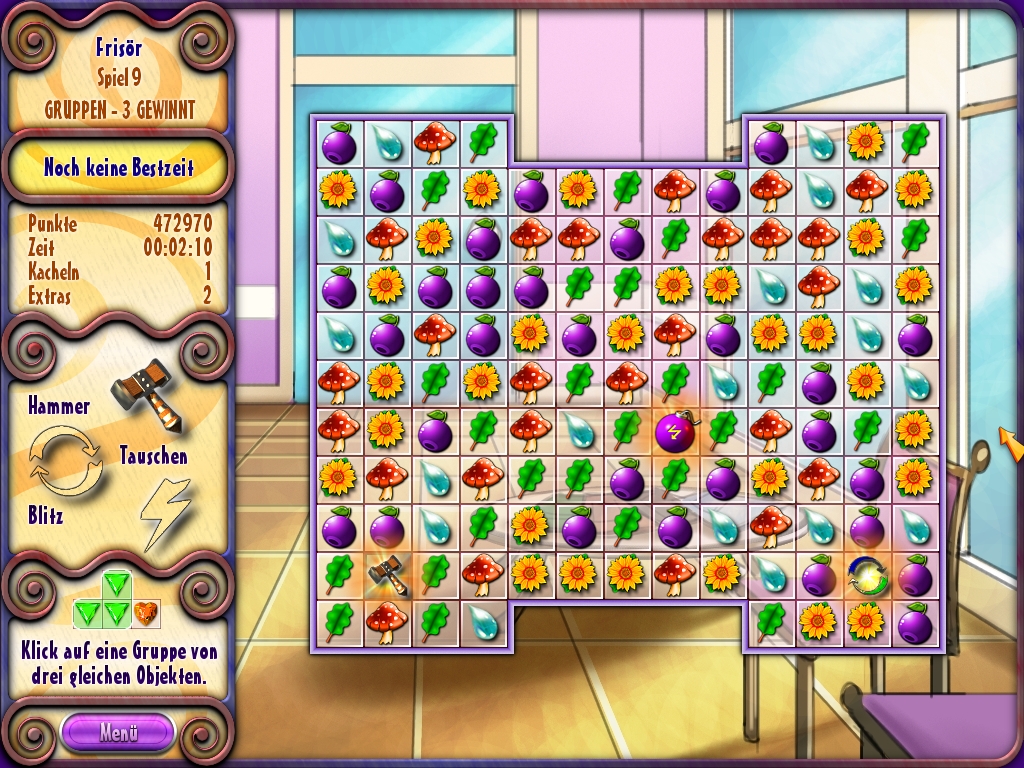1024x768 pixels.
Task: Open the Menü button
Action: (x=117, y=731)
